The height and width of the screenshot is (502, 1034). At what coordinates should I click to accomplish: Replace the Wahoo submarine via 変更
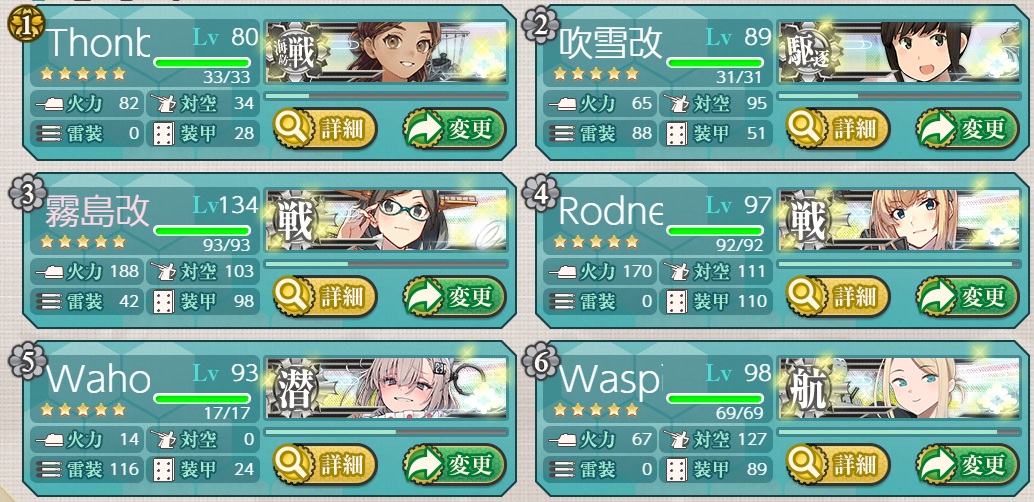(x=454, y=464)
